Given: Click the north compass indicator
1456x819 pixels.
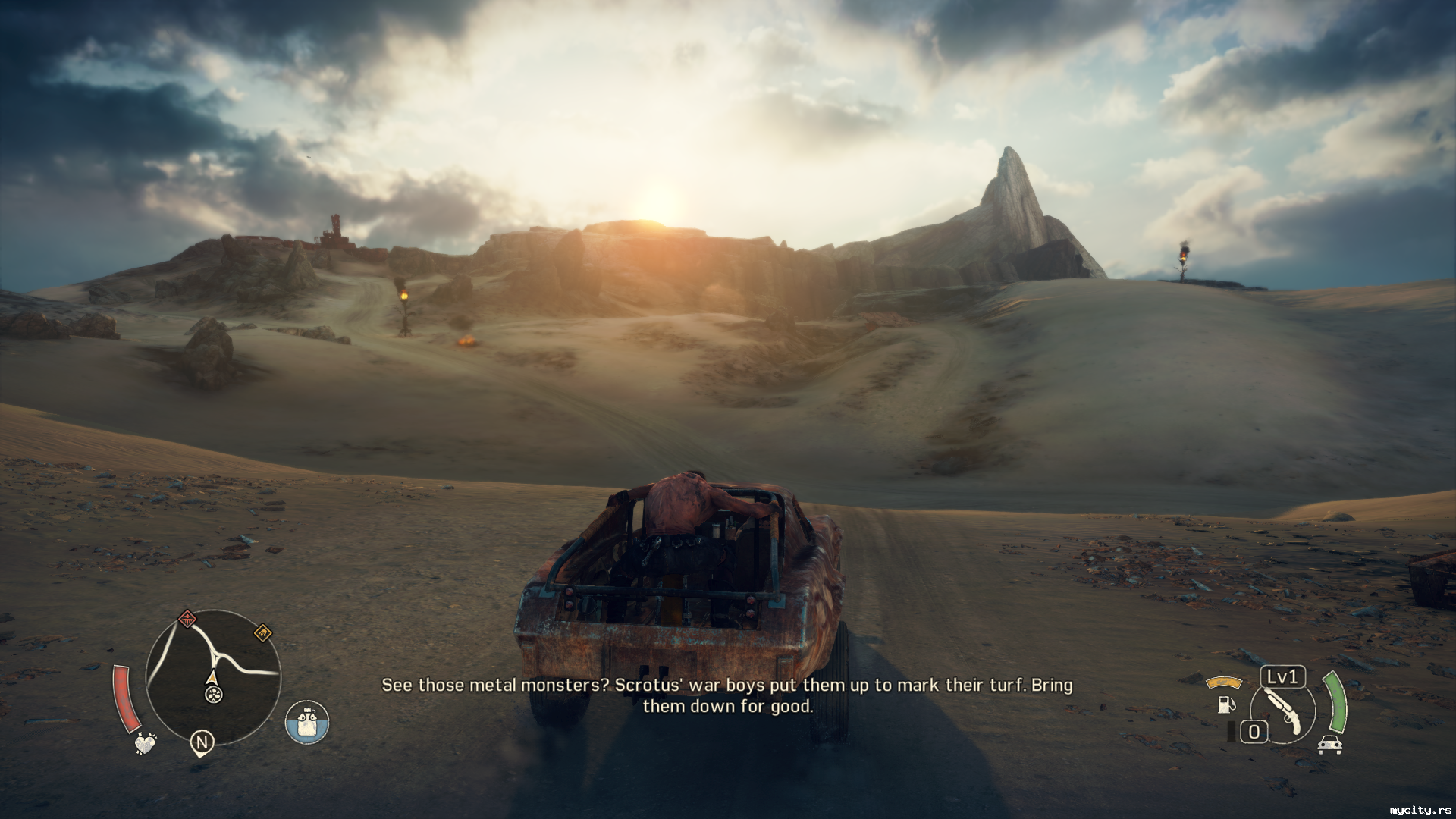Looking at the screenshot, I should point(202,742).
